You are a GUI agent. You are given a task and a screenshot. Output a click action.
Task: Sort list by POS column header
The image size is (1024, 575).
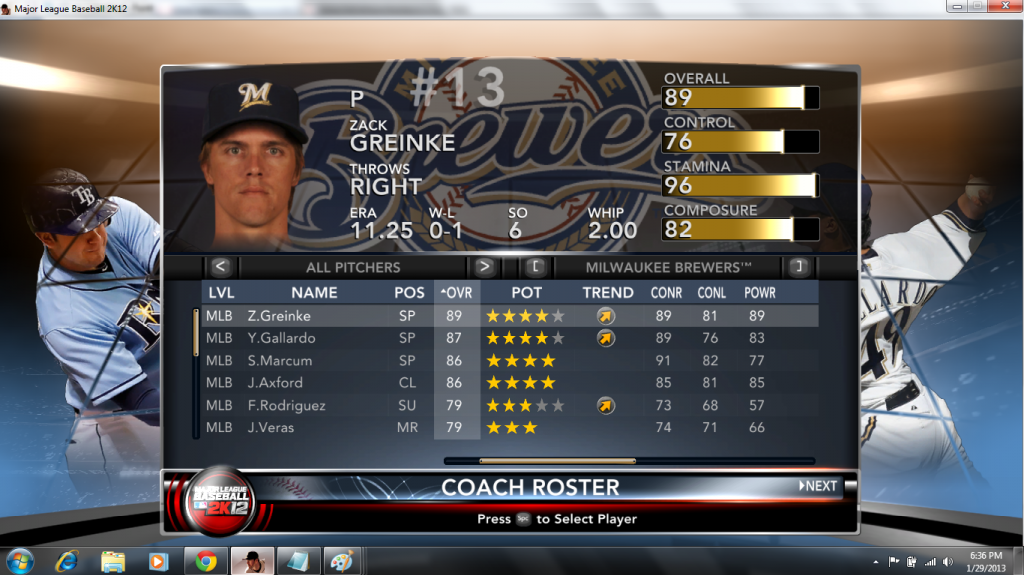click(409, 293)
